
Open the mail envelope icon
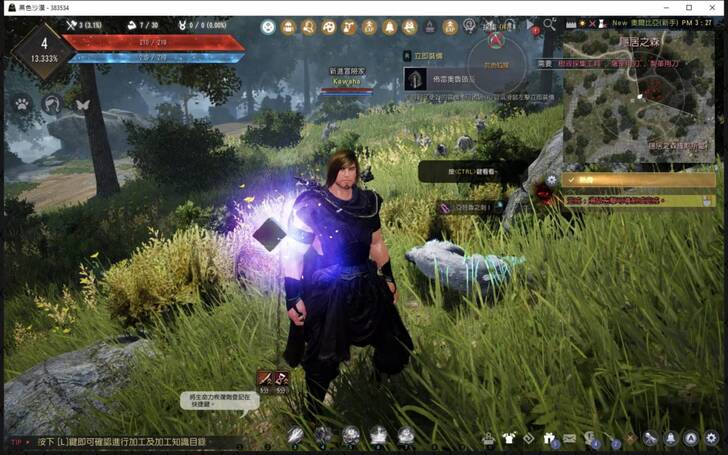pos(569,438)
